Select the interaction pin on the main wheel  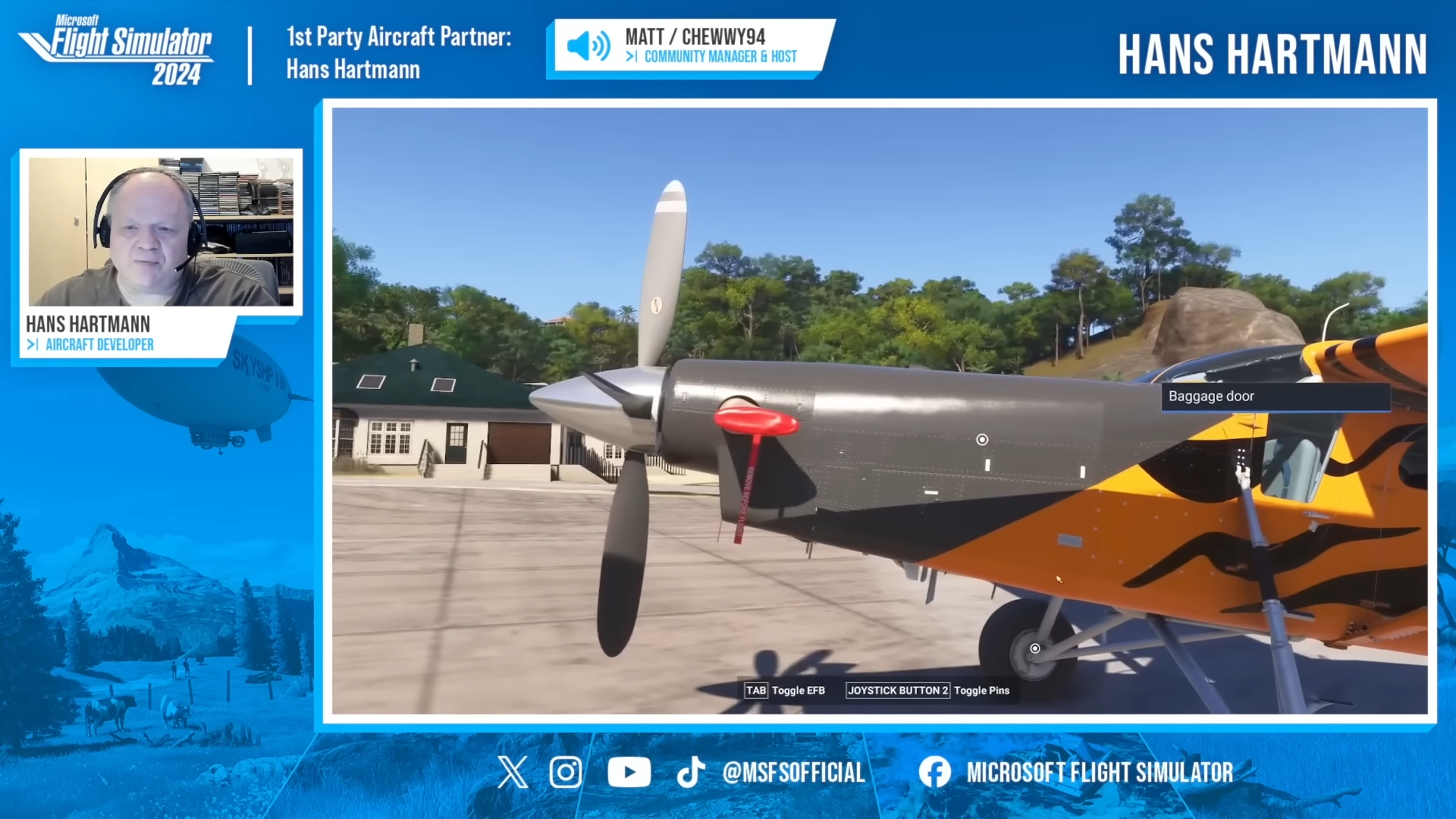pyautogui.click(x=1035, y=648)
